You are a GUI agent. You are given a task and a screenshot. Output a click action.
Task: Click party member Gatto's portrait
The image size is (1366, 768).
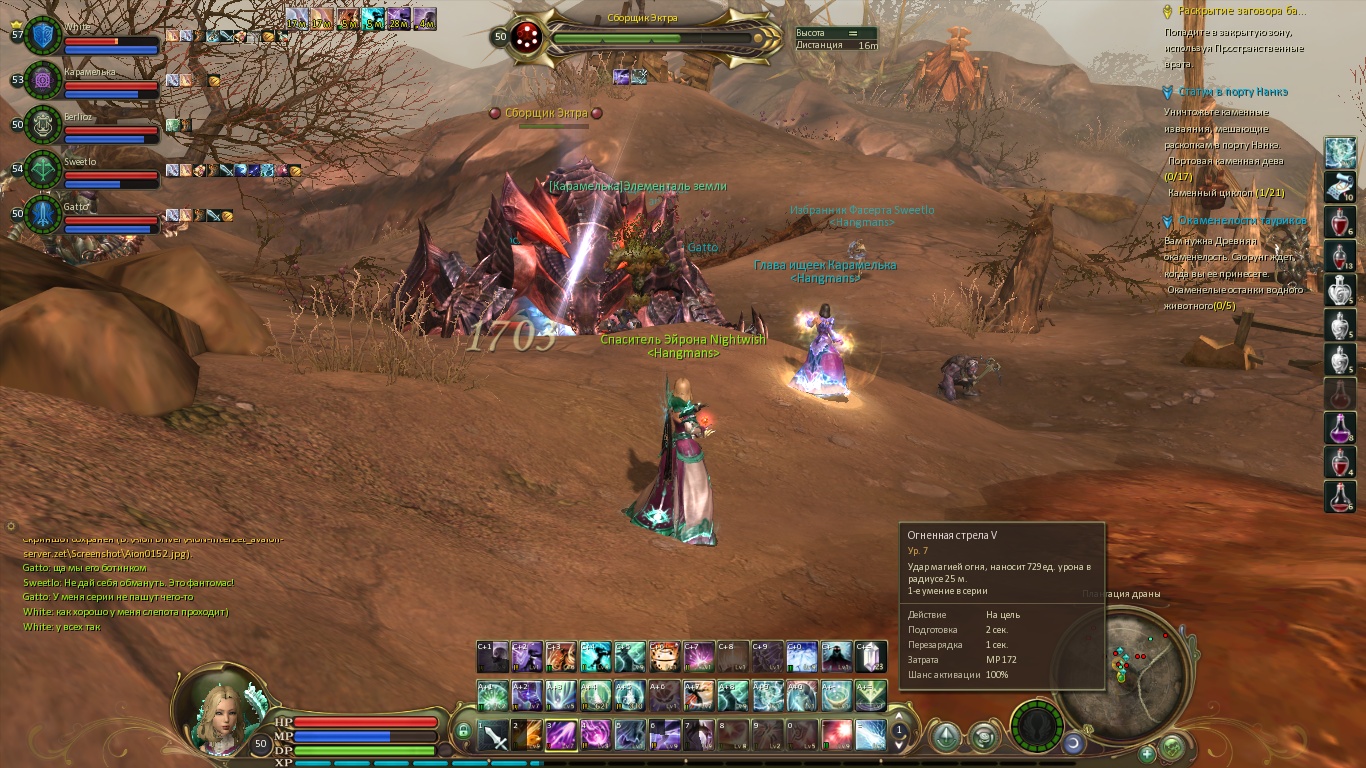(43, 213)
